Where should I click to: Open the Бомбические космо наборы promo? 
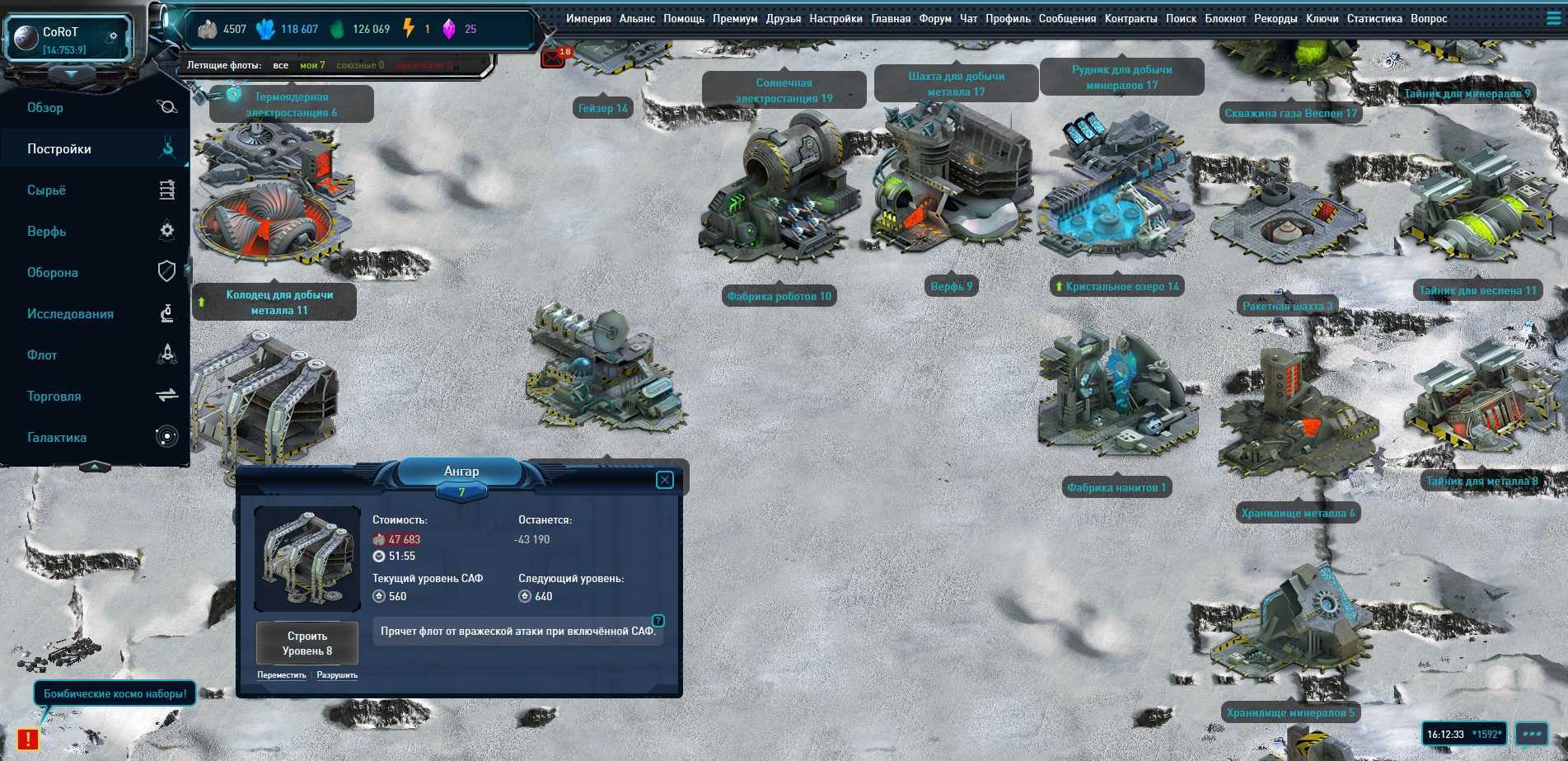point(115,694)
